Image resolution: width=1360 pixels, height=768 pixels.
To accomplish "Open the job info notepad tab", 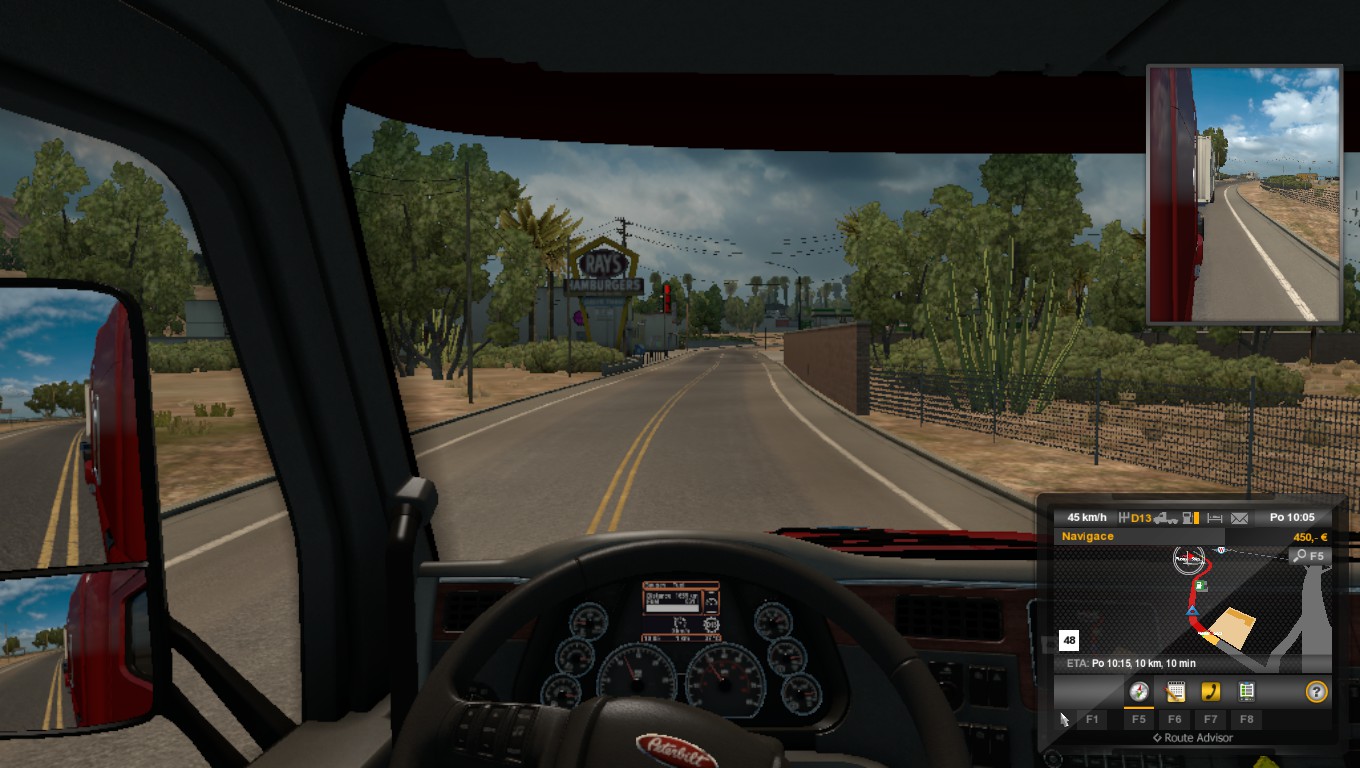I will click(1175, 692).
